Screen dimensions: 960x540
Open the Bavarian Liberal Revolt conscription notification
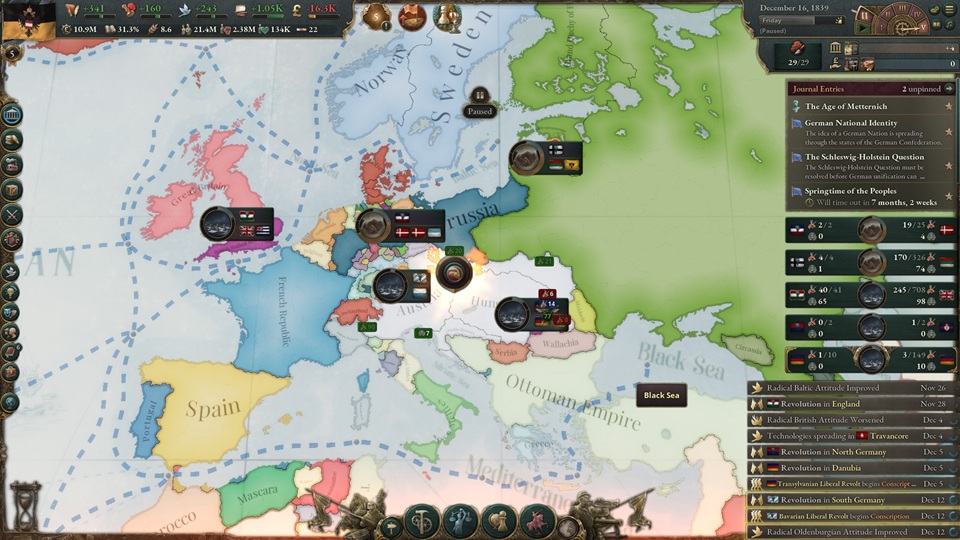[850, 516]
